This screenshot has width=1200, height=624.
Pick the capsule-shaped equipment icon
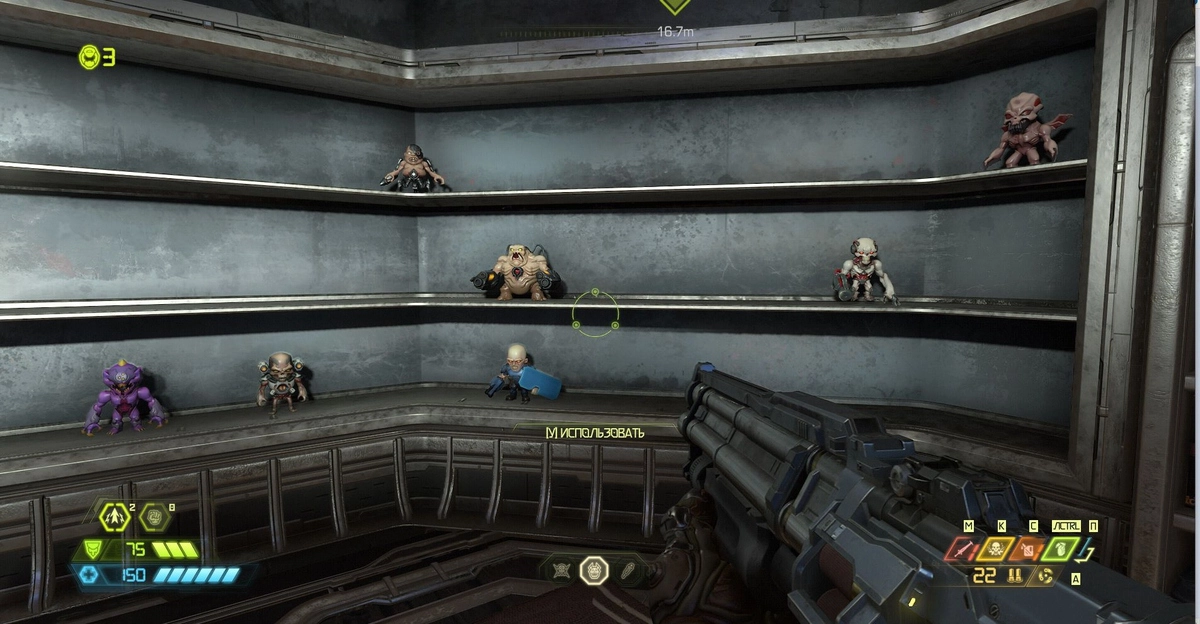[x=627, y=570]
